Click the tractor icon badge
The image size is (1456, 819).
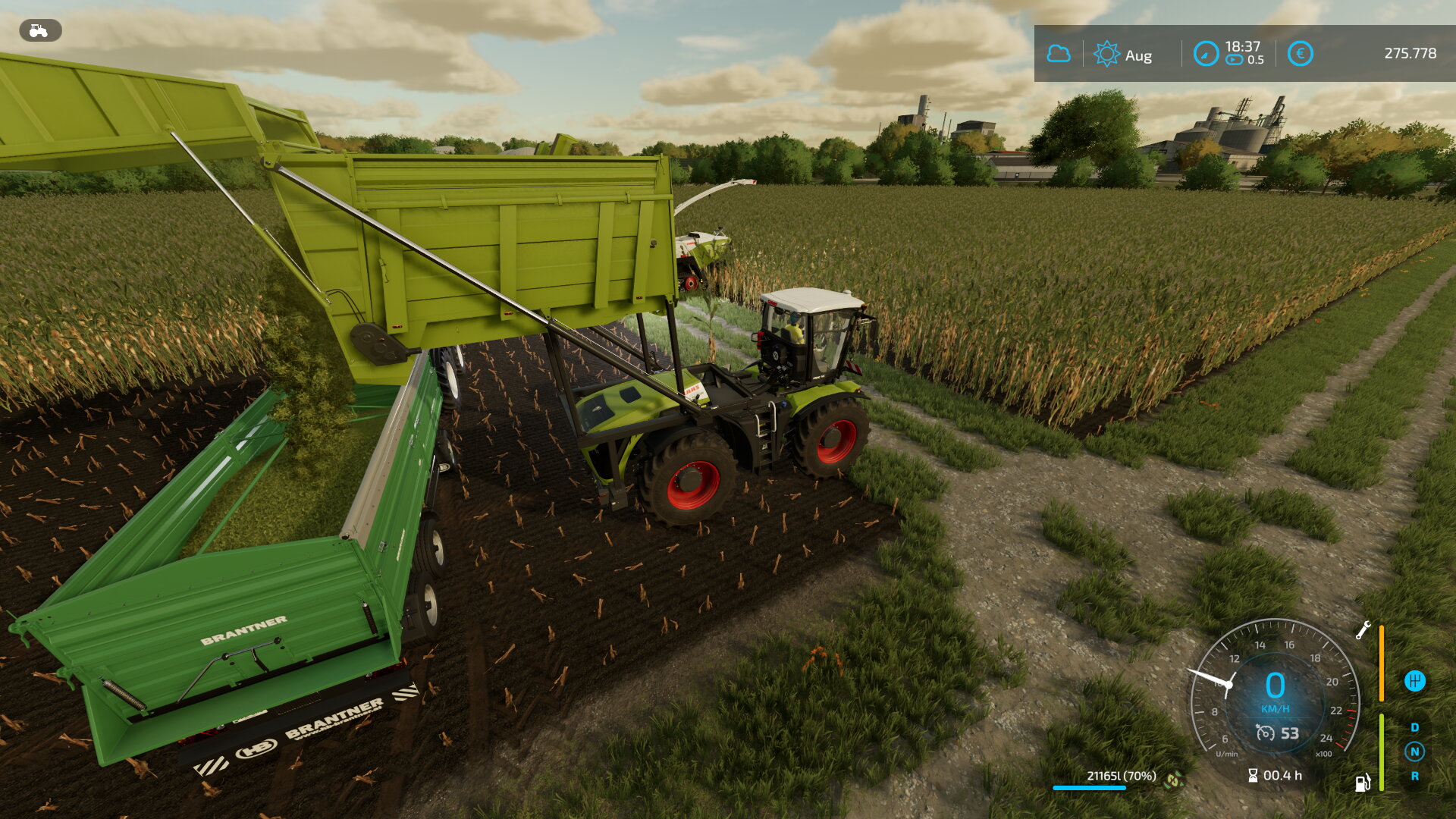pyautogui.click(x=39, y=30)
